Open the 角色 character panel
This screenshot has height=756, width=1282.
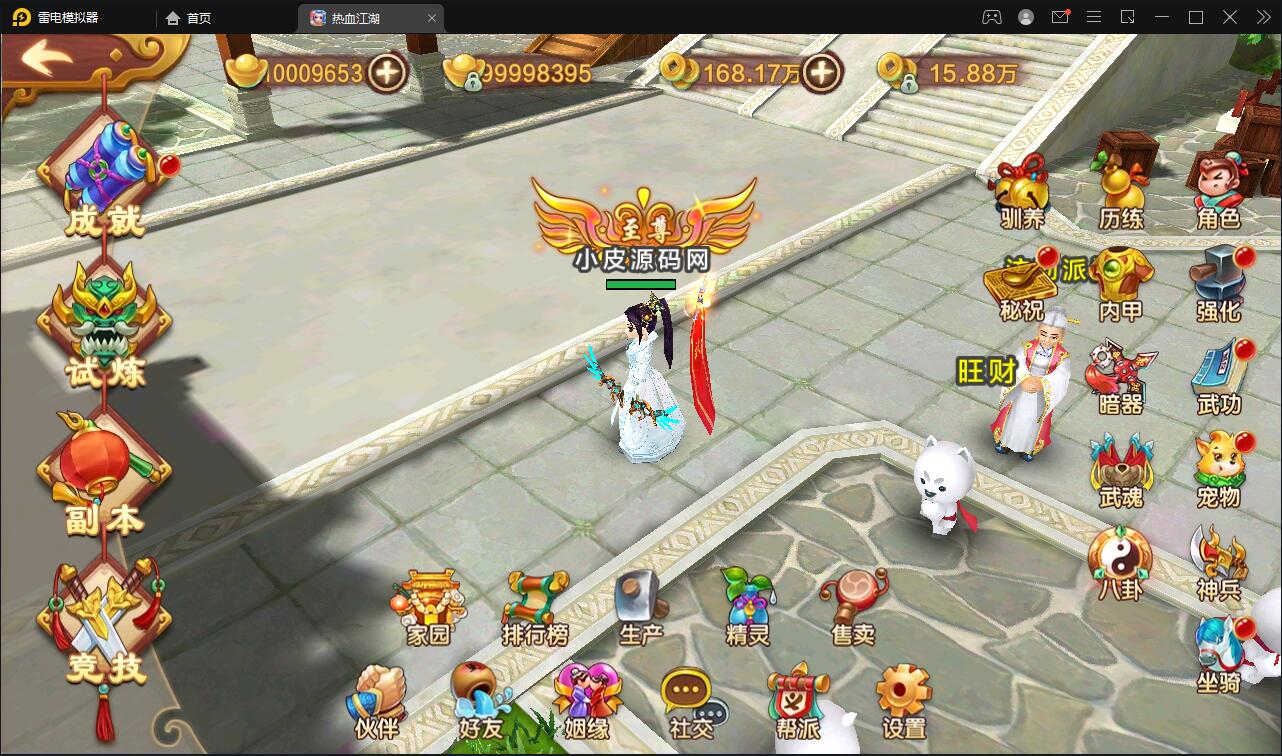click(1221, 190)
